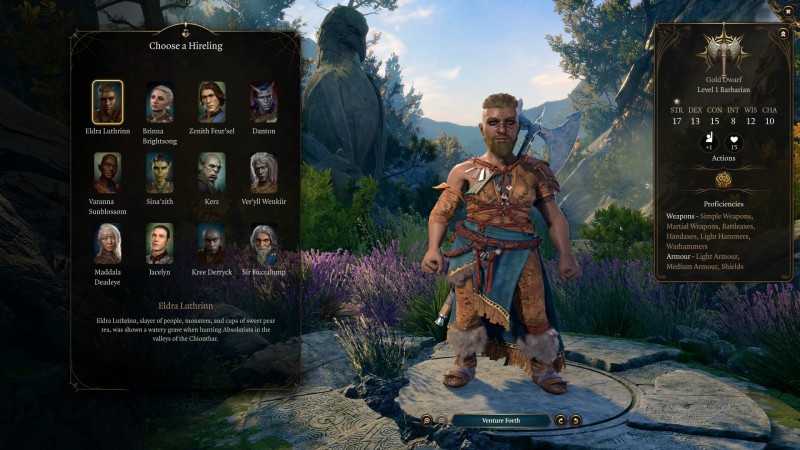Select the hireling Kree Derryck
Screen dimensions: 800x450
(x=211, y=242)
